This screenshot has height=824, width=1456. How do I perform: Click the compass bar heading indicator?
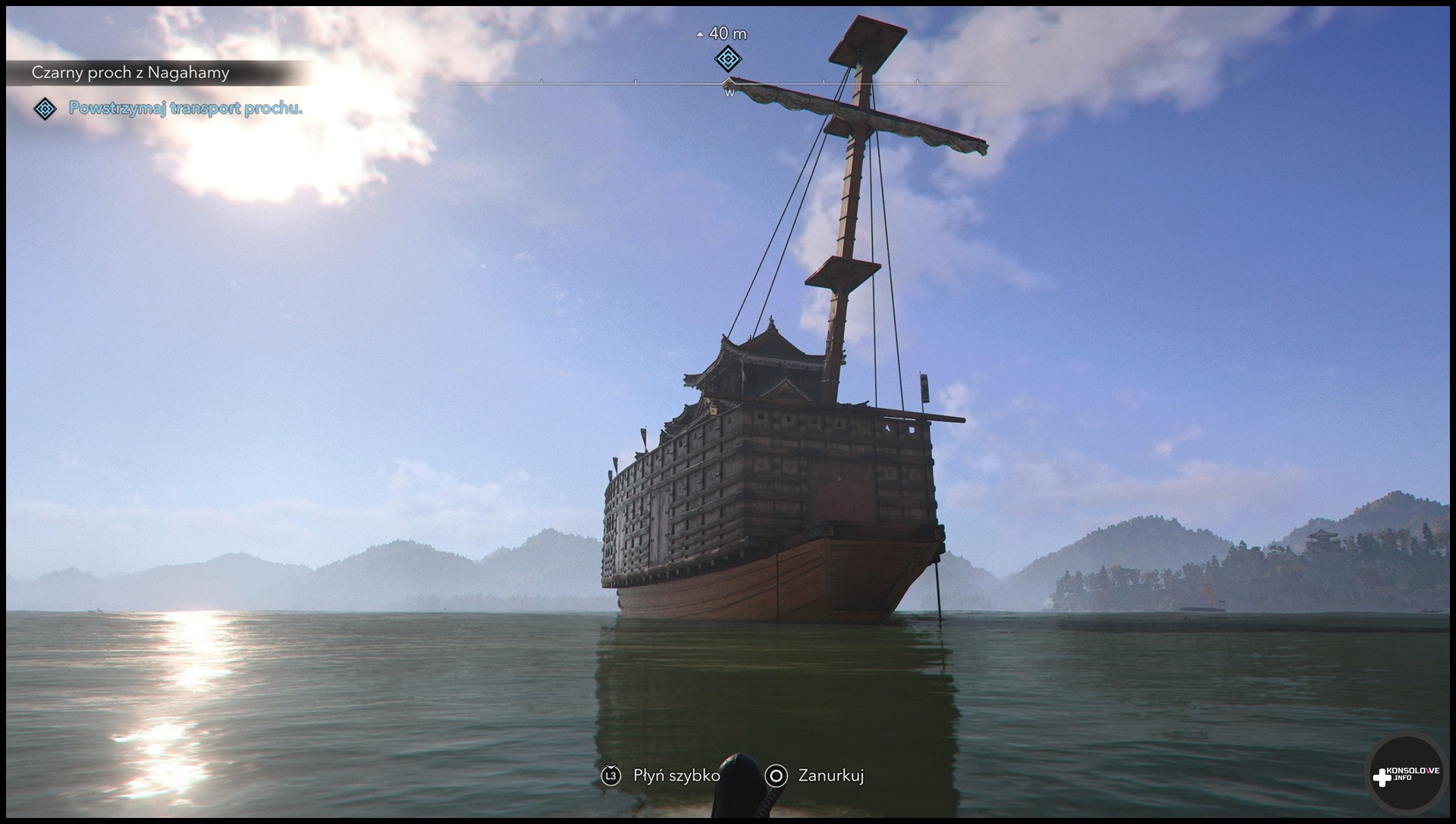point(729,83)
